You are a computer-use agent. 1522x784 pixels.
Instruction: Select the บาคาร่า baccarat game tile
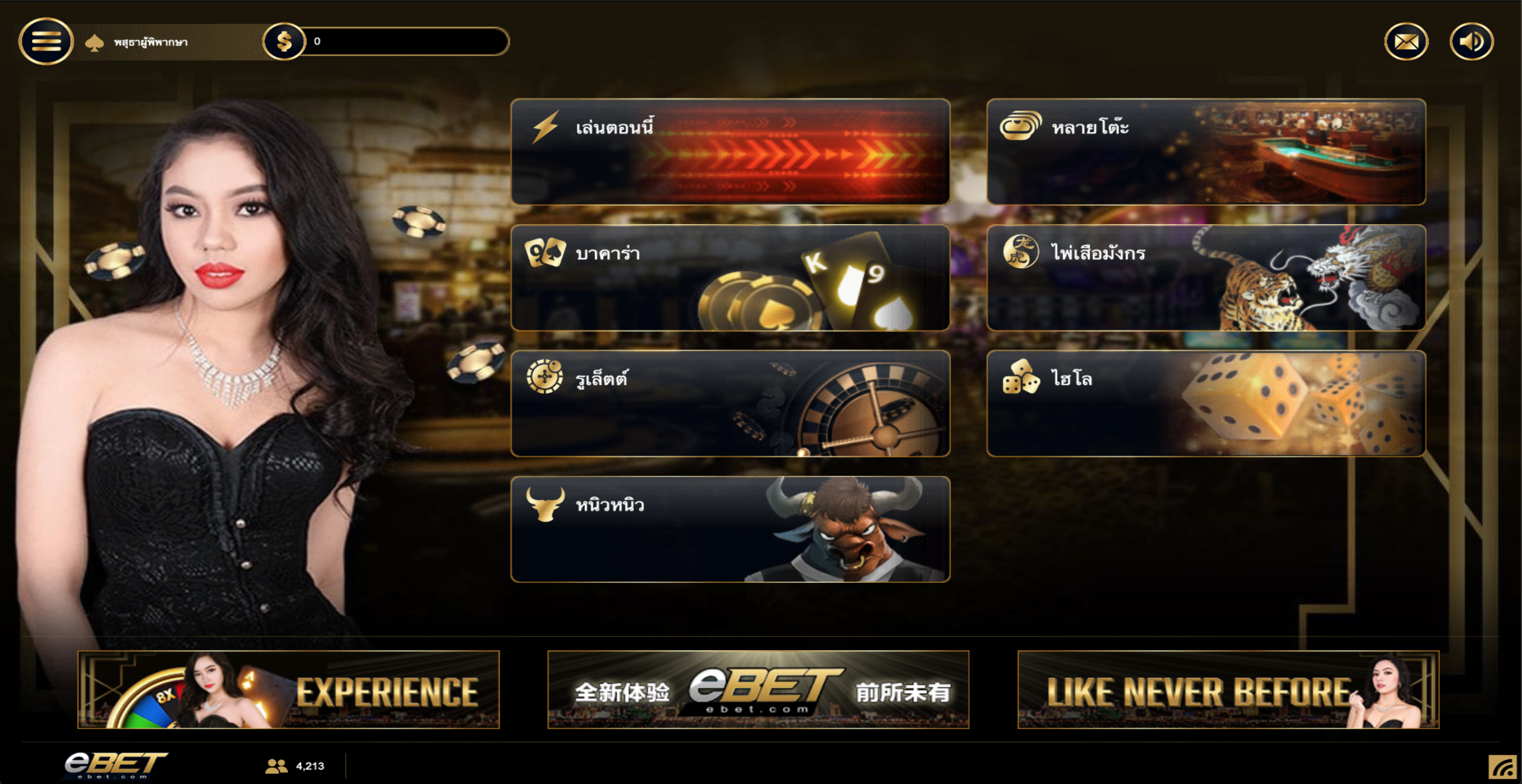point(730,278)
